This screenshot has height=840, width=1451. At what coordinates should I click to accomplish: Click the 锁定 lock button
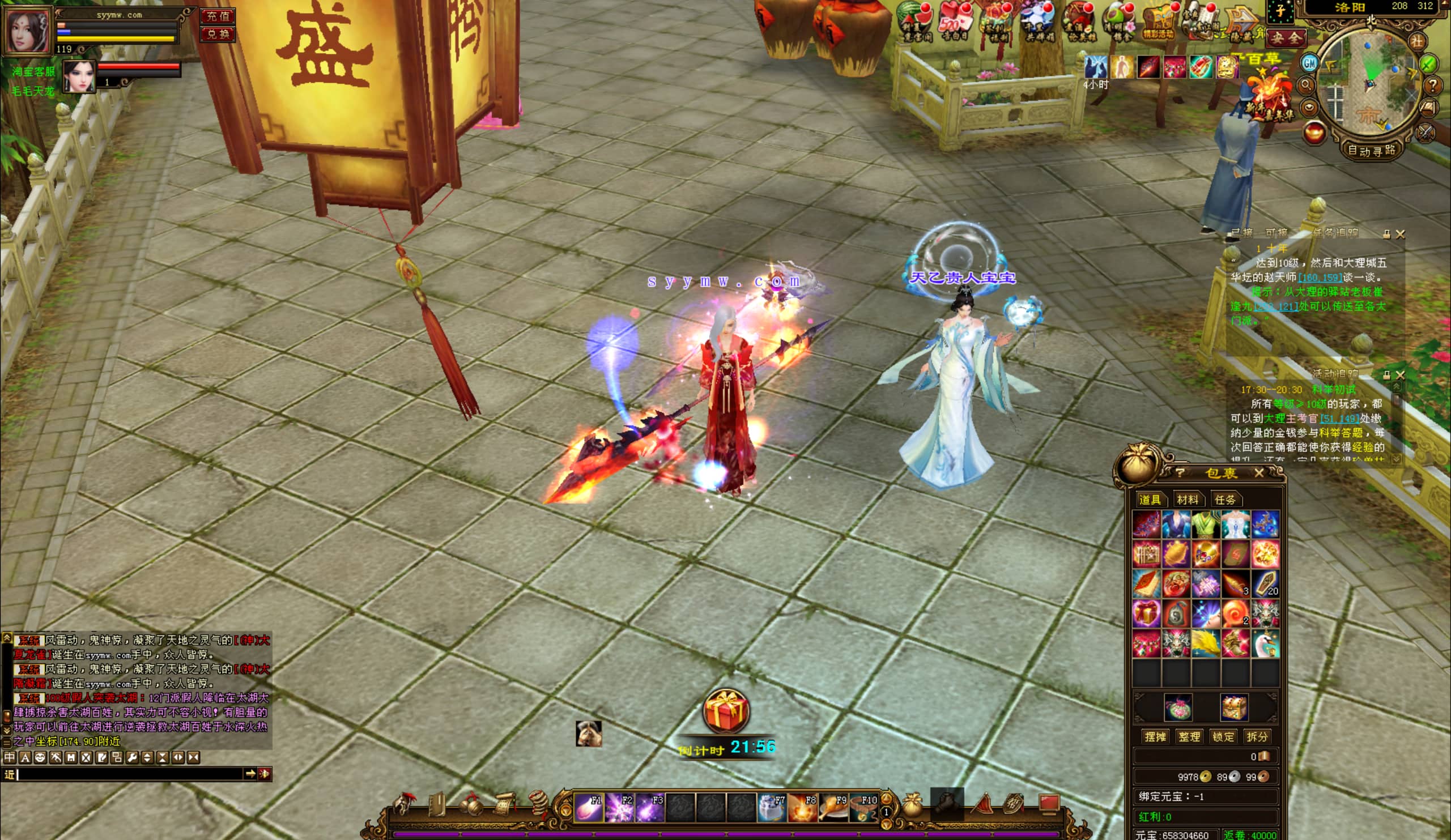(x=1223, y=737)
